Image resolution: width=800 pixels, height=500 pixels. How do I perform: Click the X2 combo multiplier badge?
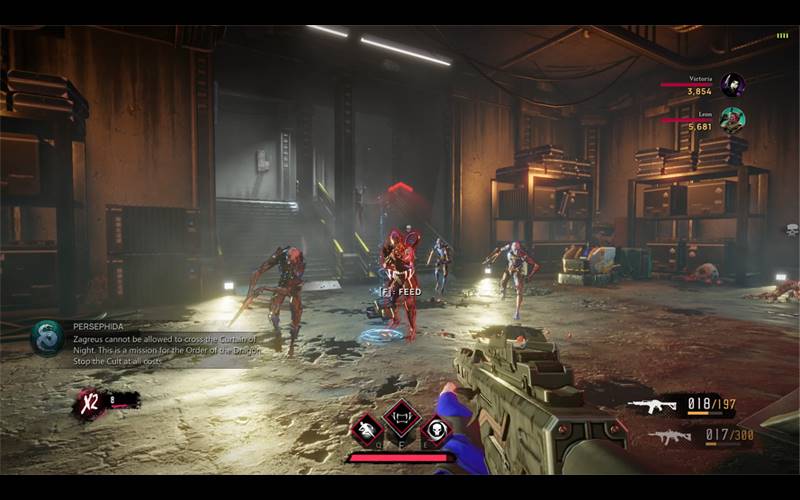91,402
